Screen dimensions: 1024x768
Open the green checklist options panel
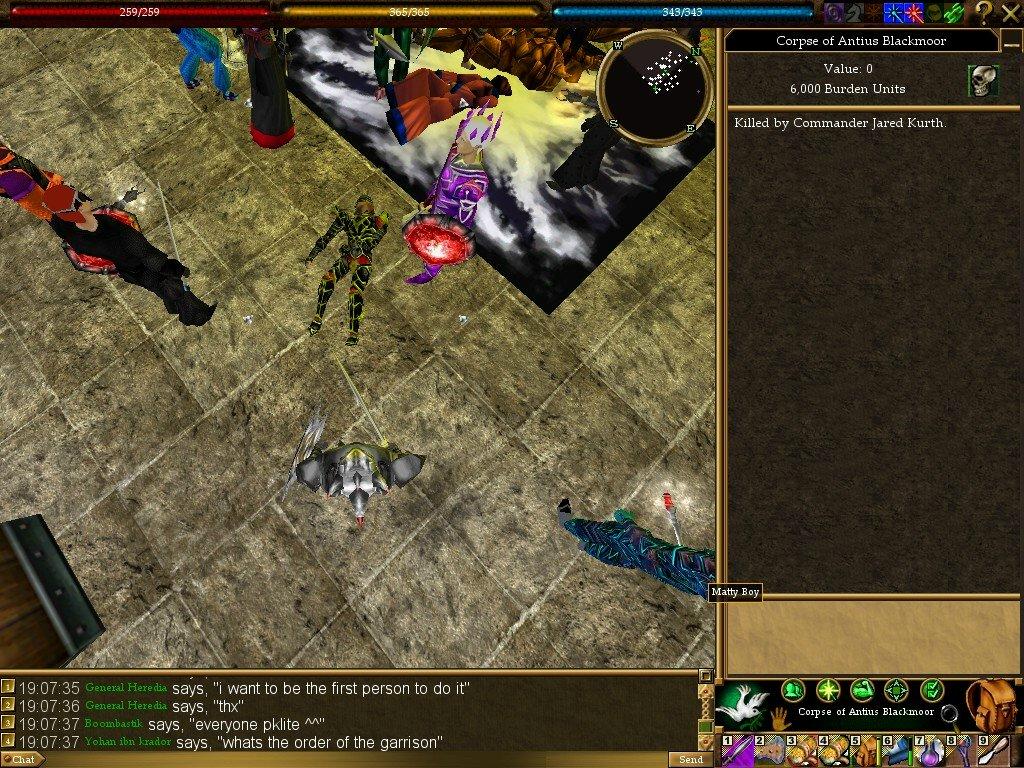coord(931,690)
